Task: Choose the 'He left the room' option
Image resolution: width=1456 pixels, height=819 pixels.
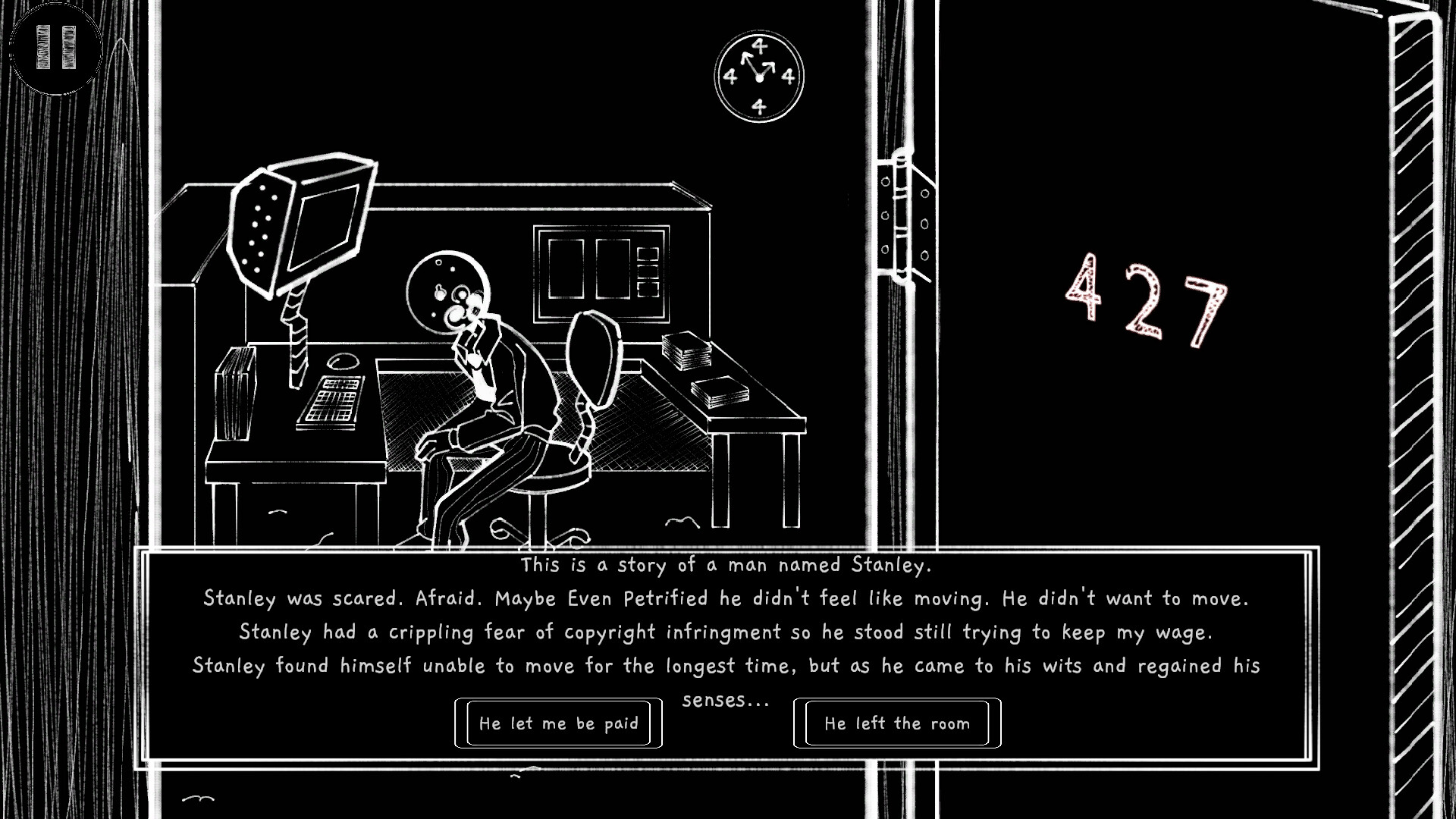Action: [896, 723]
